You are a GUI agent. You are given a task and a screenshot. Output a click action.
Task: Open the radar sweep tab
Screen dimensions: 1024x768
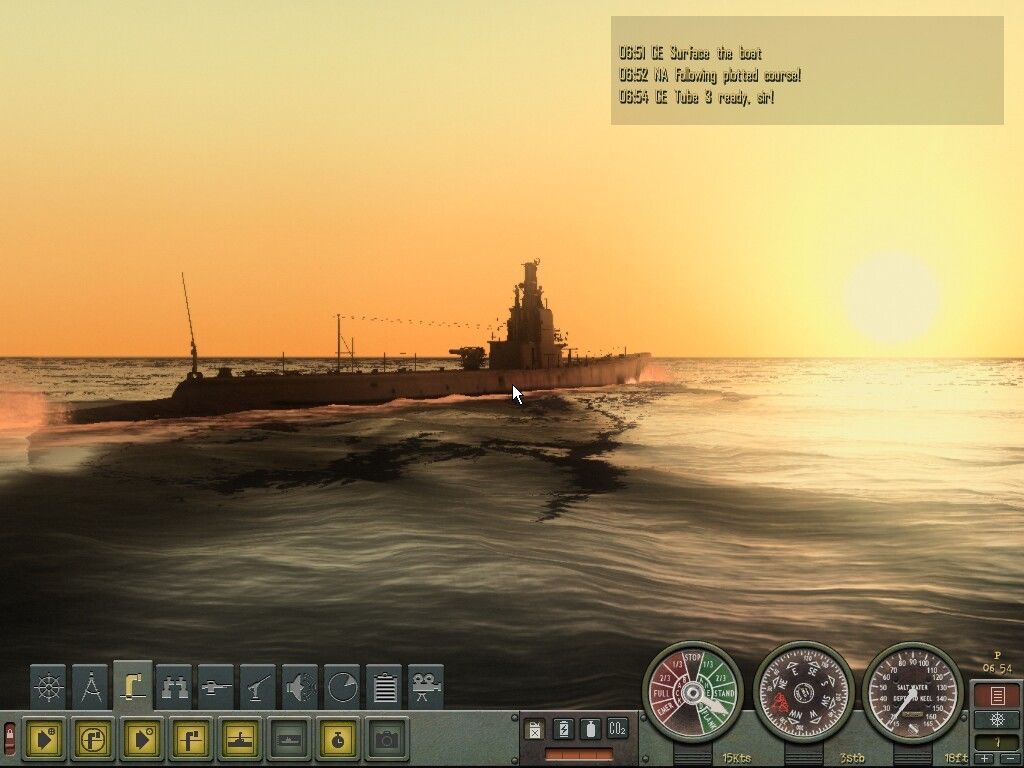(342, 687)
